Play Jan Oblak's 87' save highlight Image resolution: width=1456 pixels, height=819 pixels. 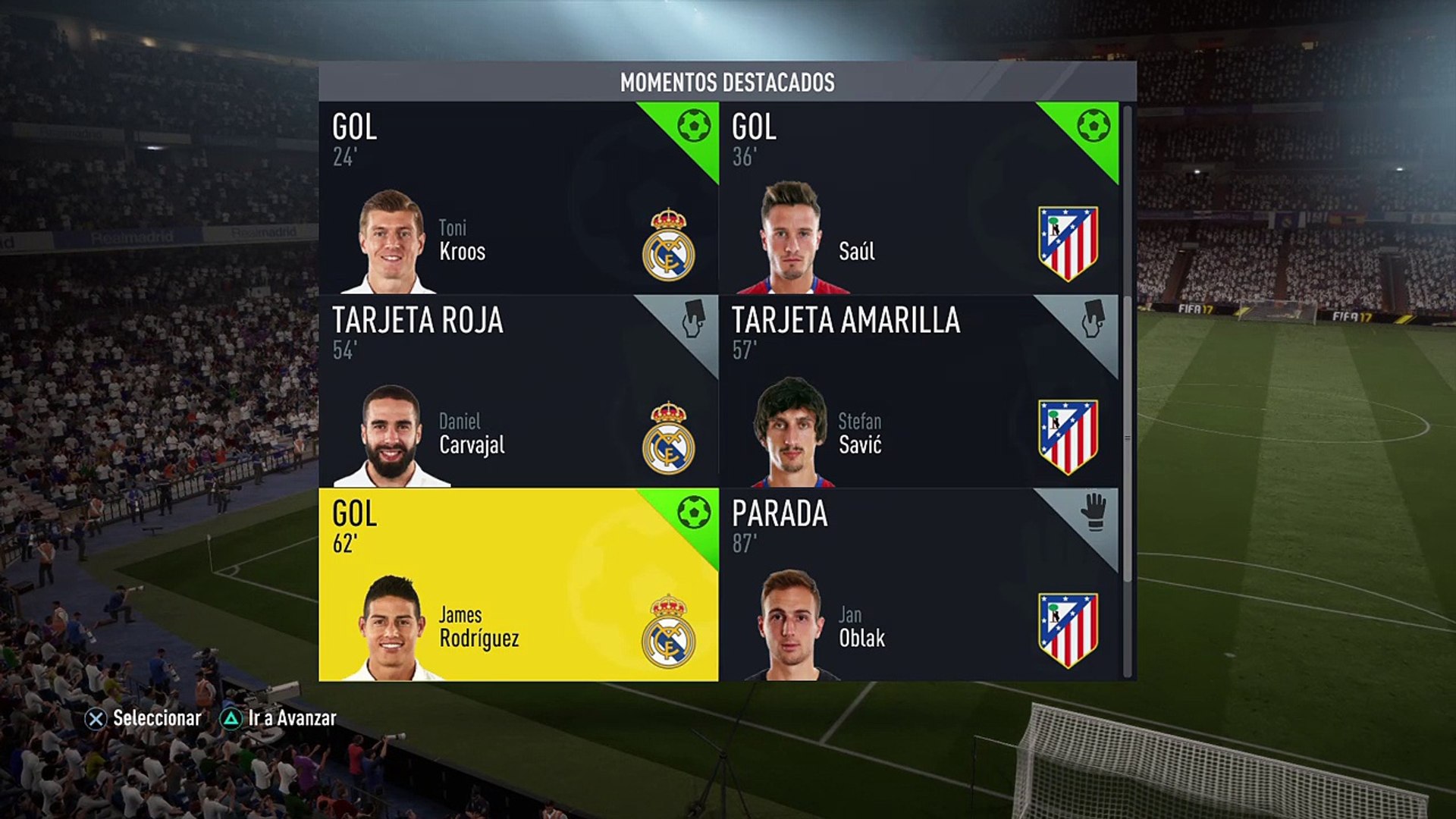click(x=918, y=585)
